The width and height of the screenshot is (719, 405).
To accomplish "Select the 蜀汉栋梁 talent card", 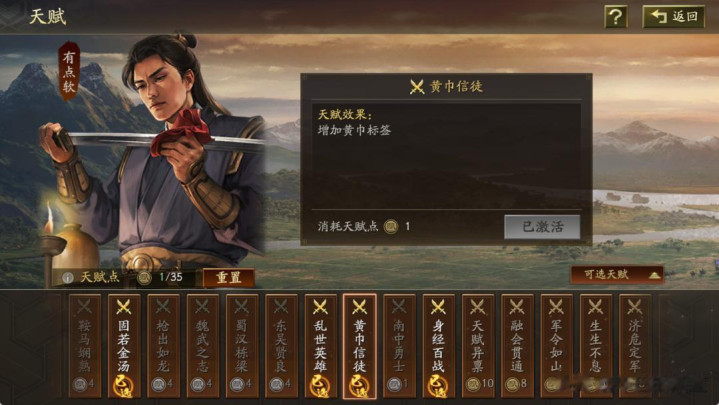I will pos(241,345).
